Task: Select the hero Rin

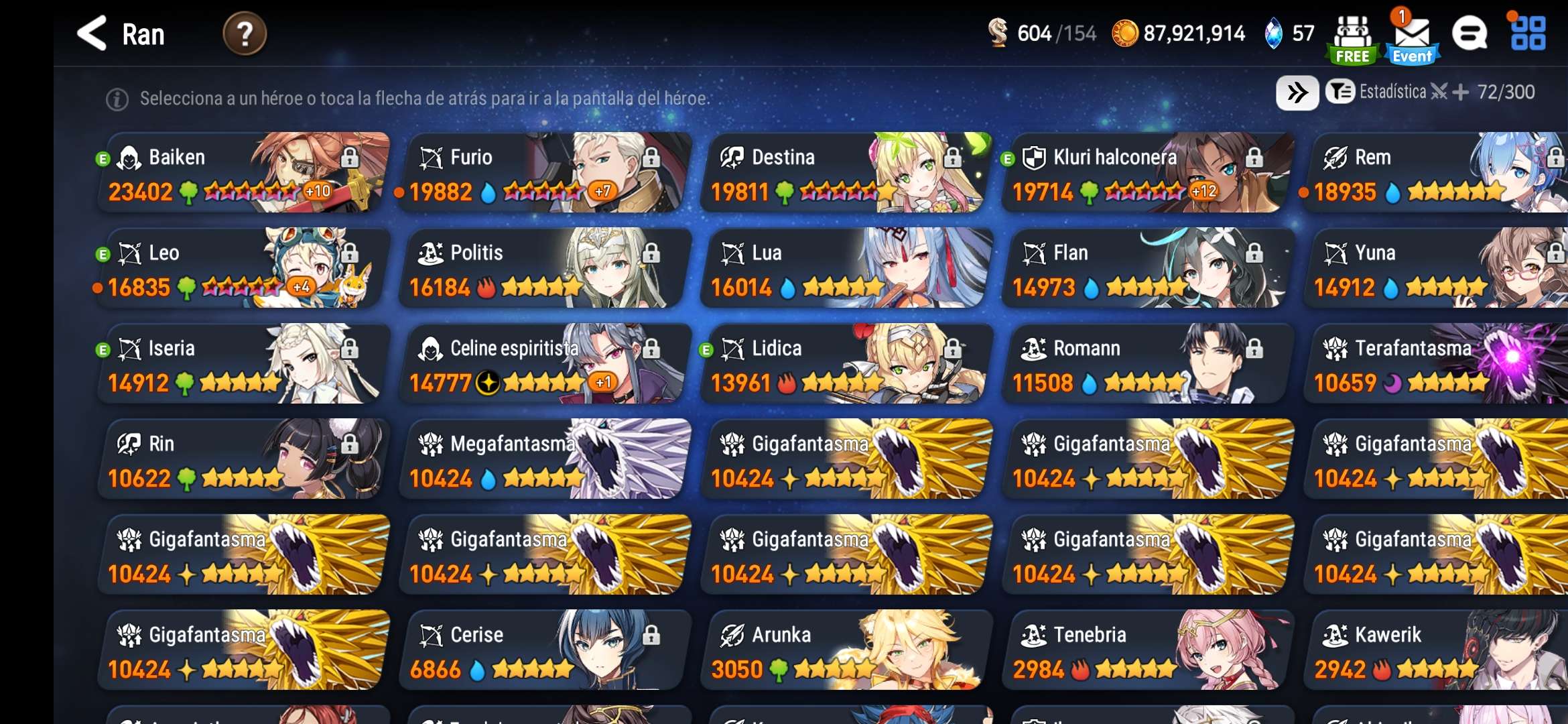Action: point(243,459)
